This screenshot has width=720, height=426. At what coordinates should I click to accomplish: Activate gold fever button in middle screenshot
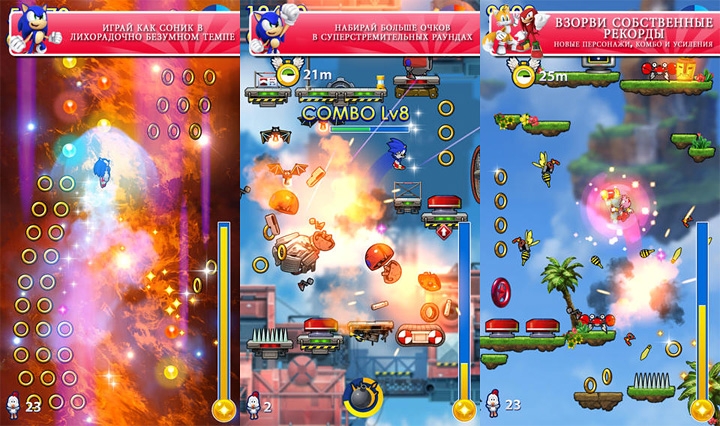pos(464,409)
